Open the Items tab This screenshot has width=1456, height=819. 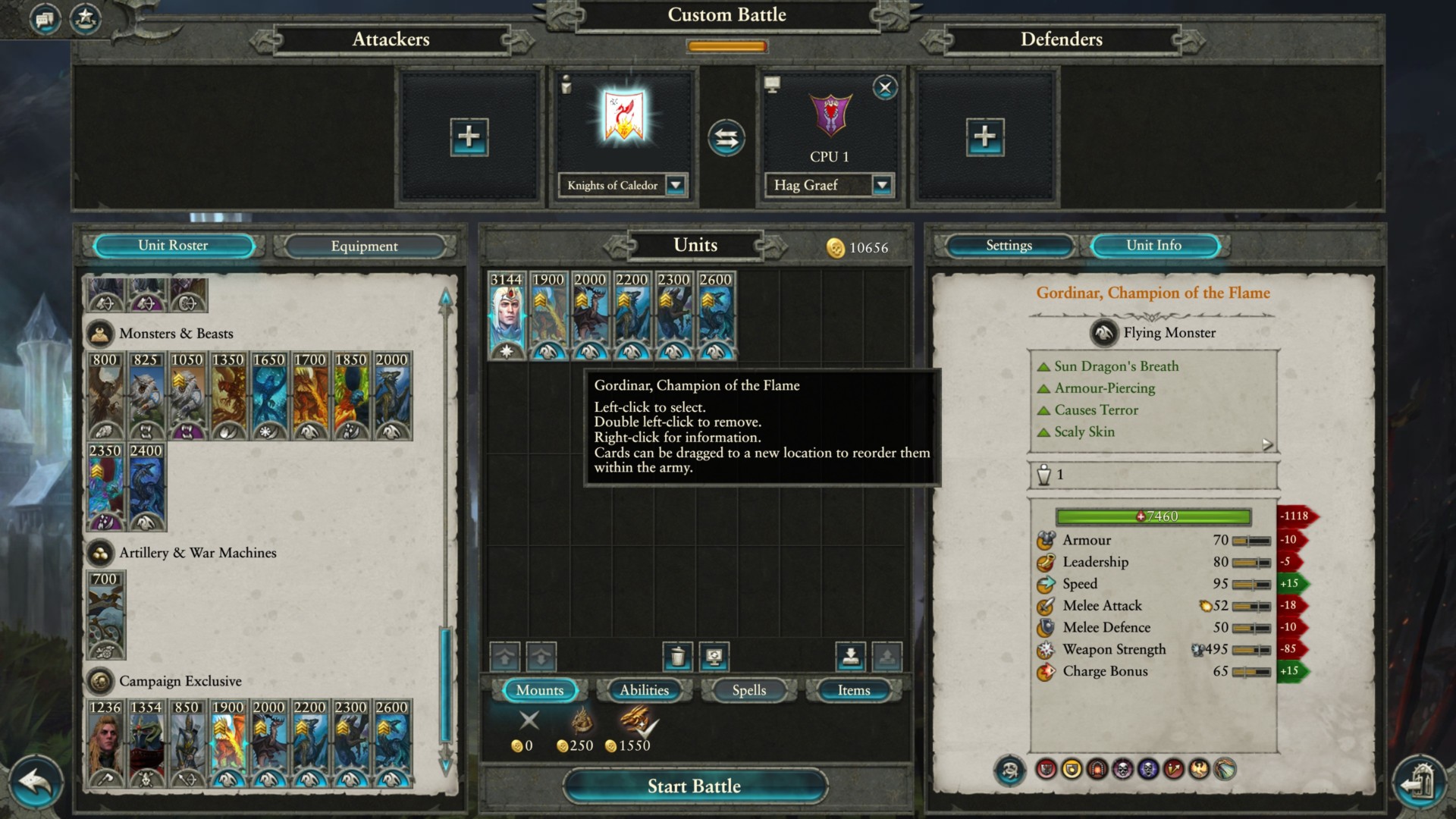pos(853,690)
